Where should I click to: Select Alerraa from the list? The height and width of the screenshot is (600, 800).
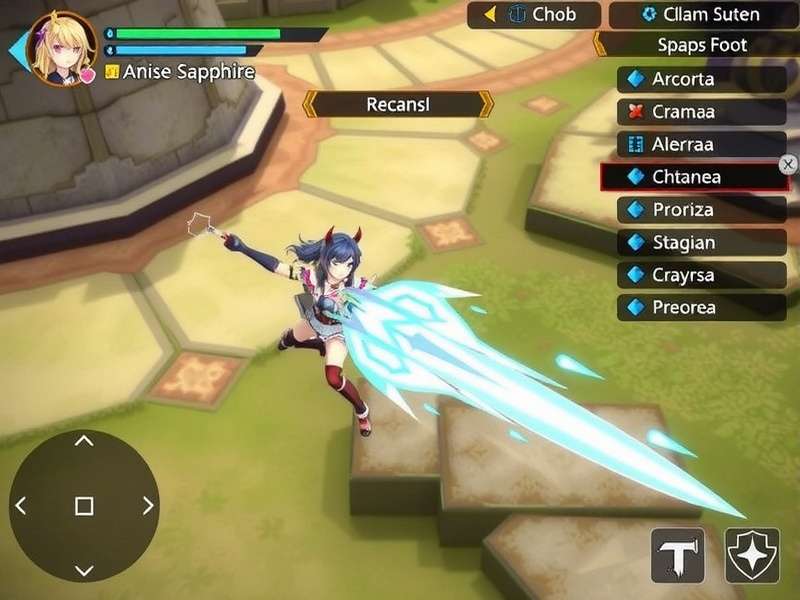point(702,144)
